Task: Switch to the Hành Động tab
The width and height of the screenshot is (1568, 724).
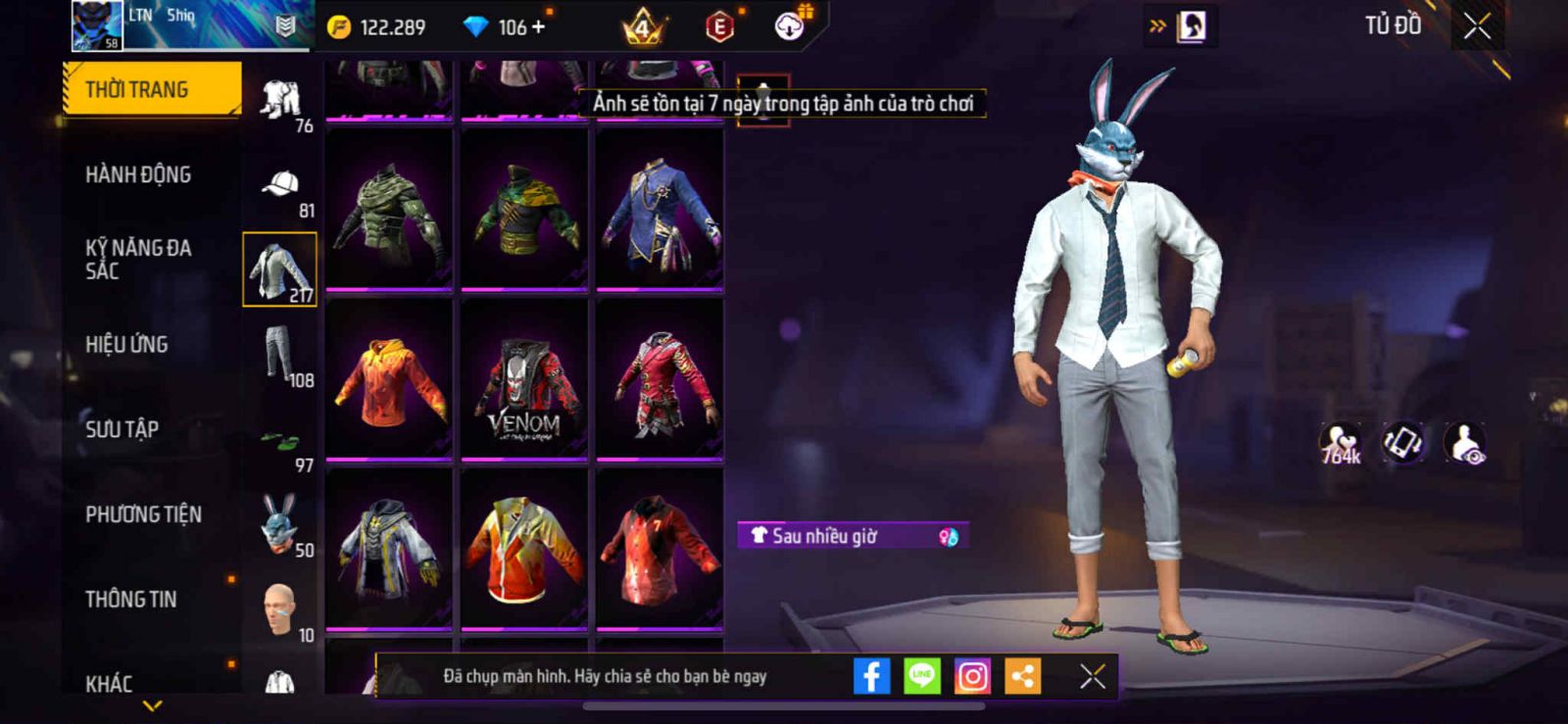Action: pos(138,174)
